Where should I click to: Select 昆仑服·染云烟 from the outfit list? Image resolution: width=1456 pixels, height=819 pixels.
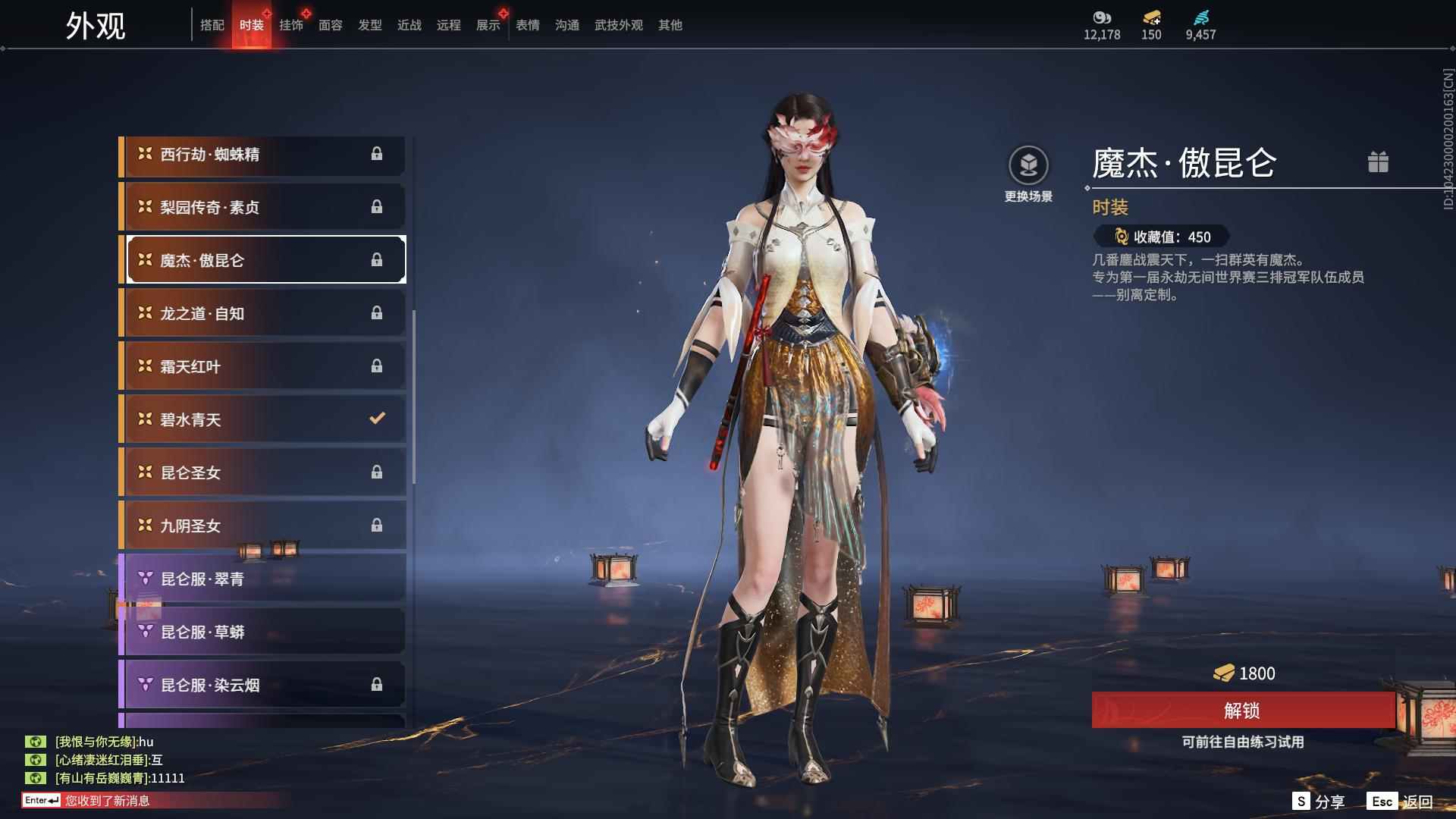pyautogui.click(x=227, y=684)
